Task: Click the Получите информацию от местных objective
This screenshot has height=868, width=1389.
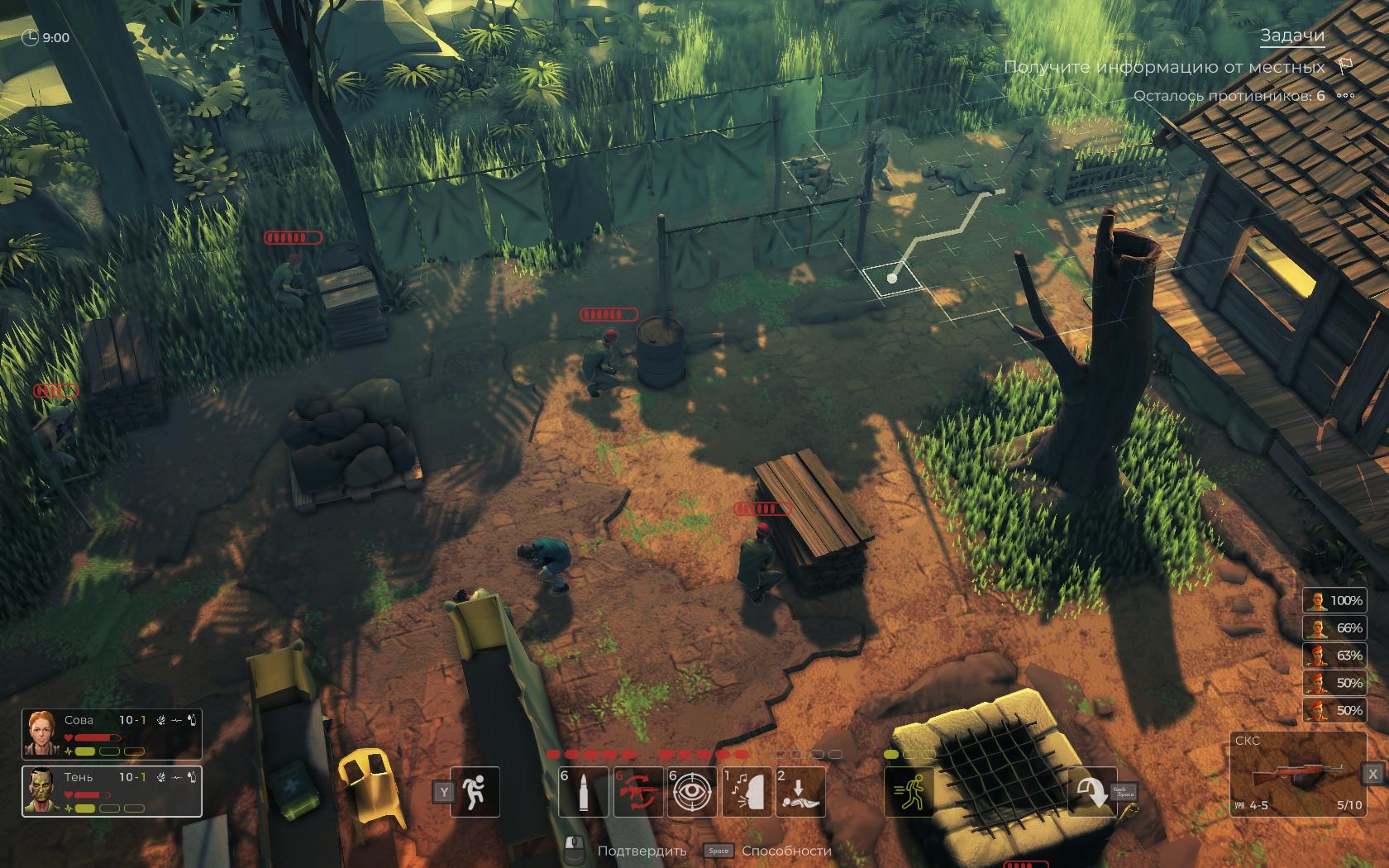Action: click(1164, 67)
